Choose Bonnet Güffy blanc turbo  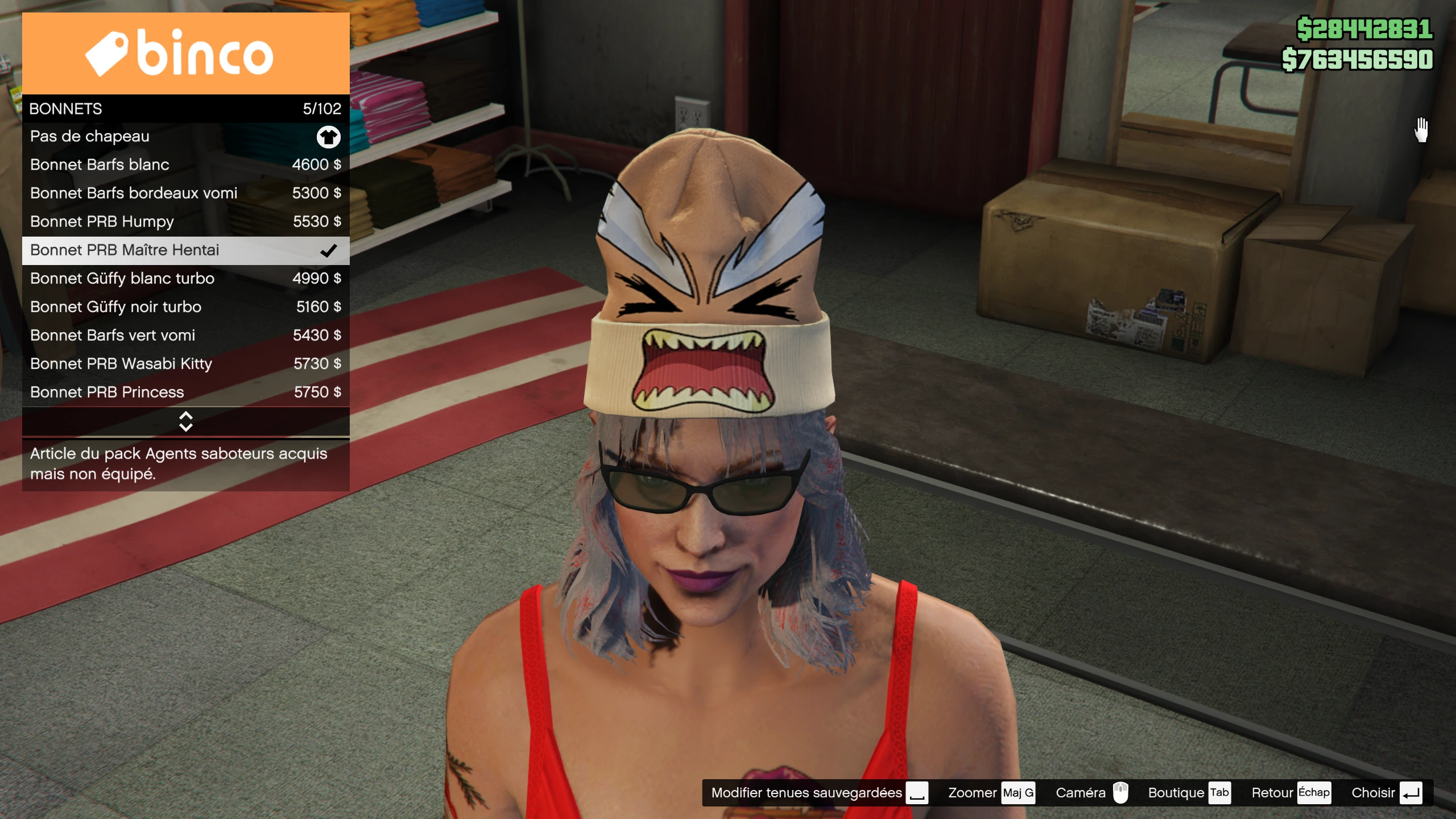pyautogui.click(x=185, y=279)
